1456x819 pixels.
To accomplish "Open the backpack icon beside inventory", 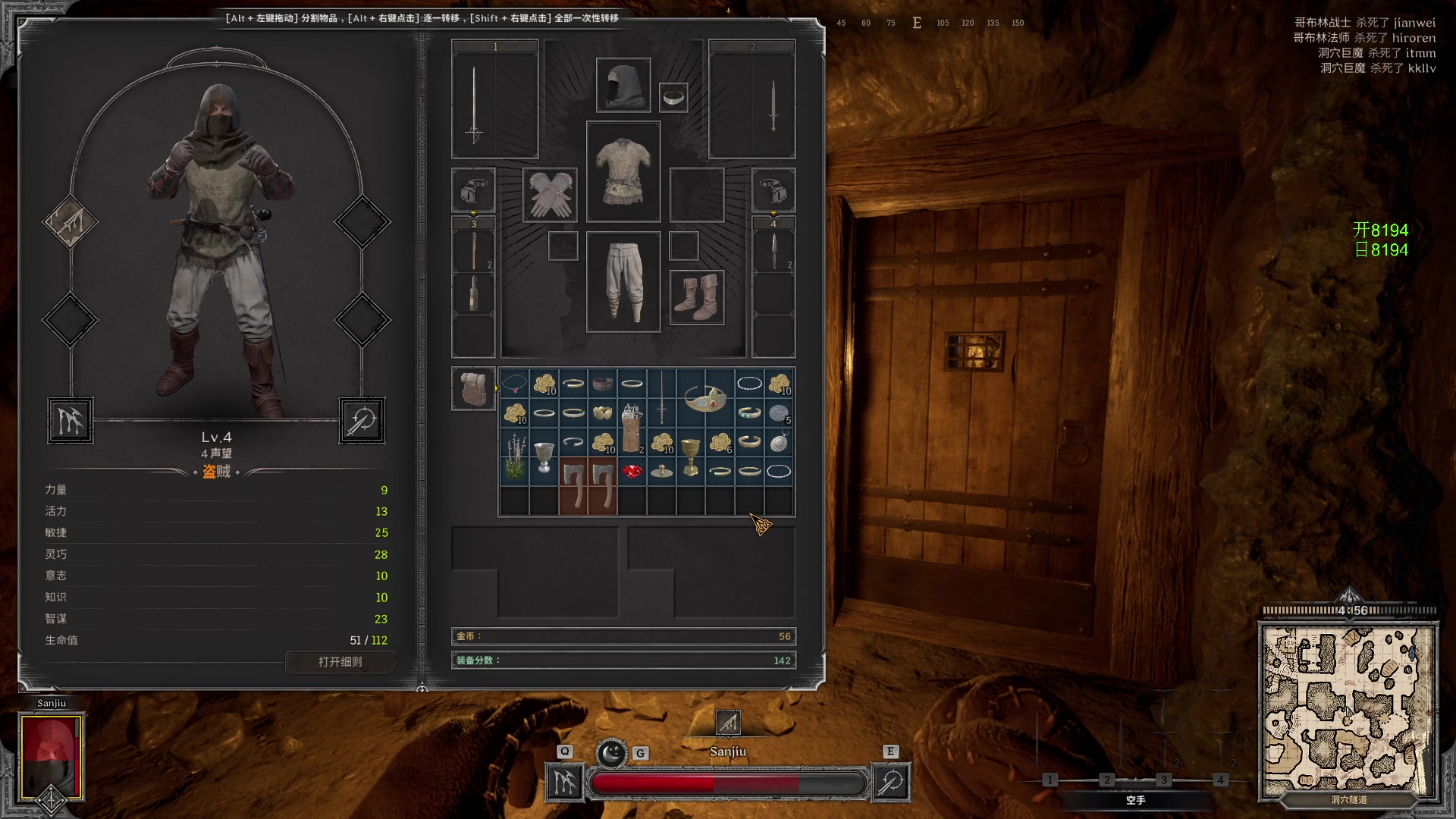I will [x=474, y=388].
